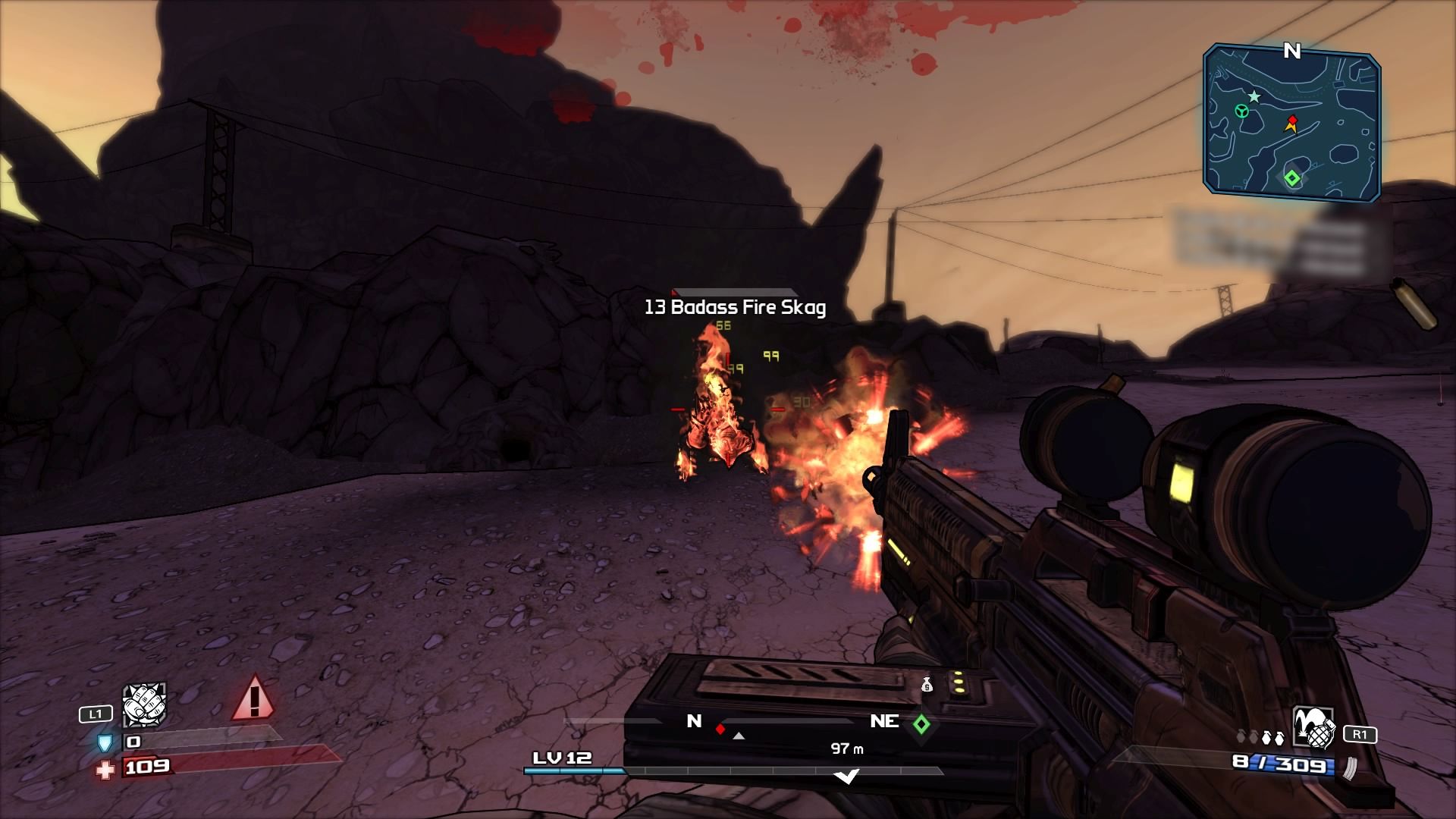Click the red low-health warning triangle
The height and width of the screenshot is (819, 1456).
point(254,698)
